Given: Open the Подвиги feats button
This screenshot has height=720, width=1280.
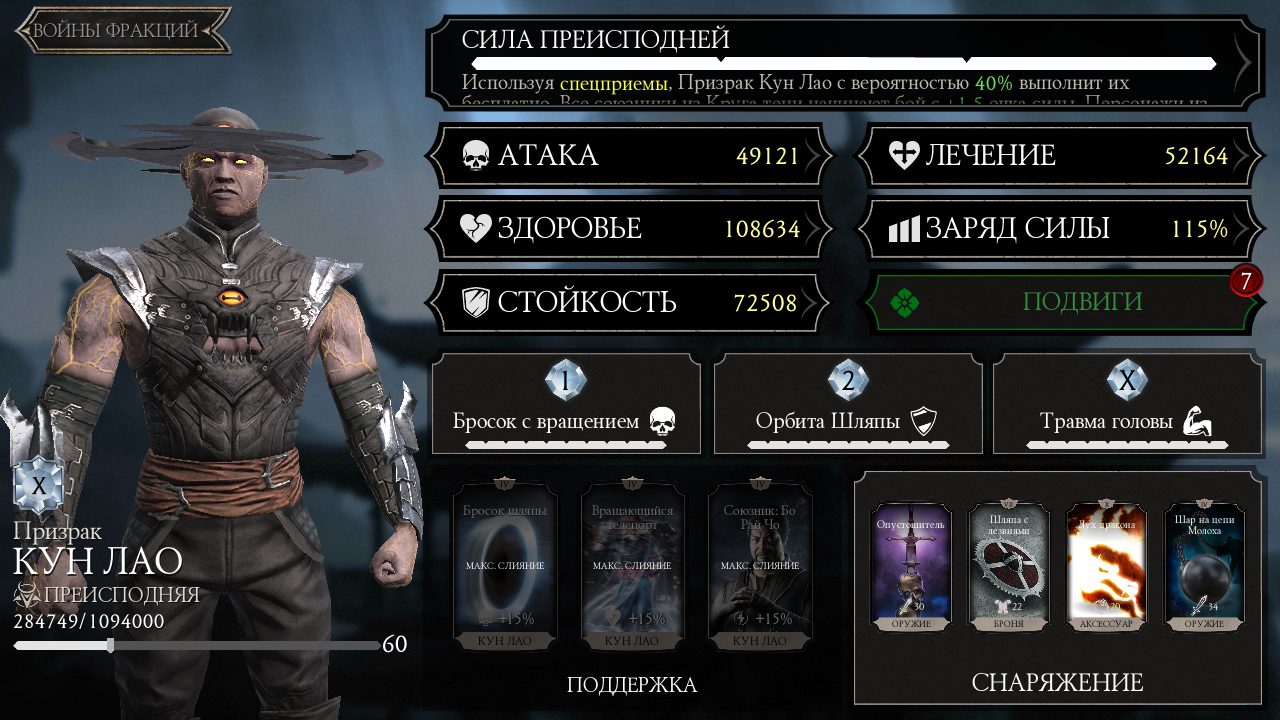Looking at the screenshot, I should [x=1058, y=302].
